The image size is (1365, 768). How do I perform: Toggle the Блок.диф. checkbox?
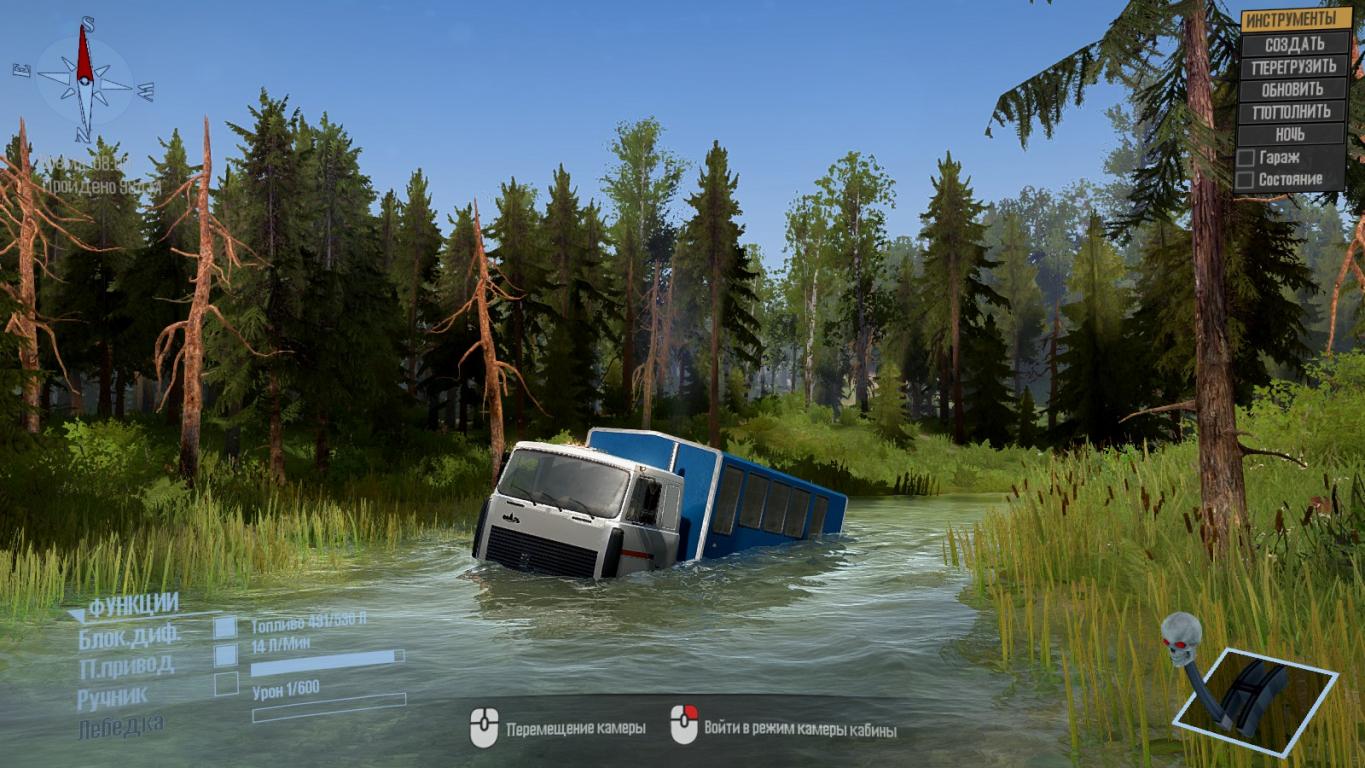[x=226, y=628]
